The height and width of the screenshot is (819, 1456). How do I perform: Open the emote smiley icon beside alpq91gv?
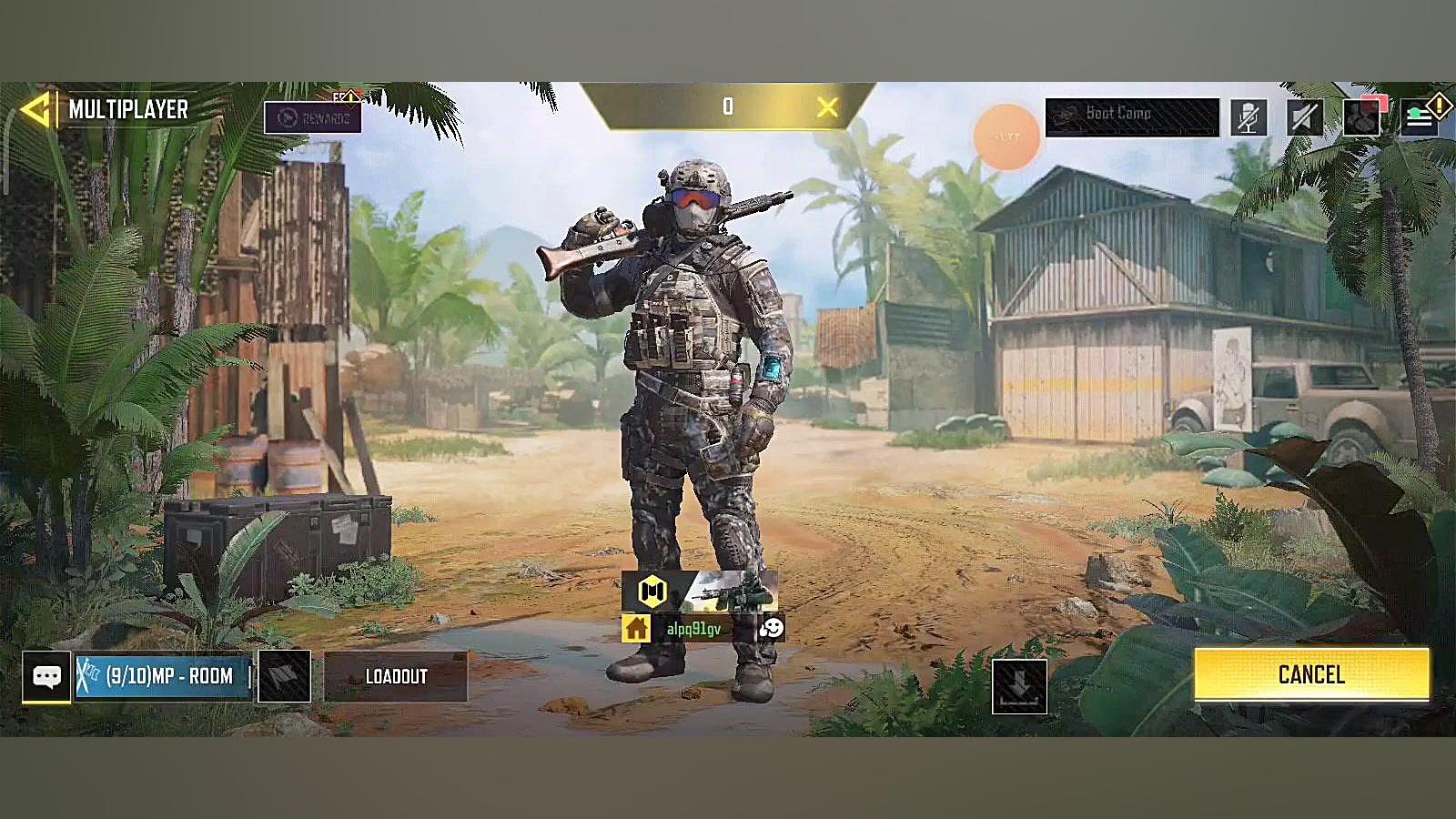tap(771, 628)
